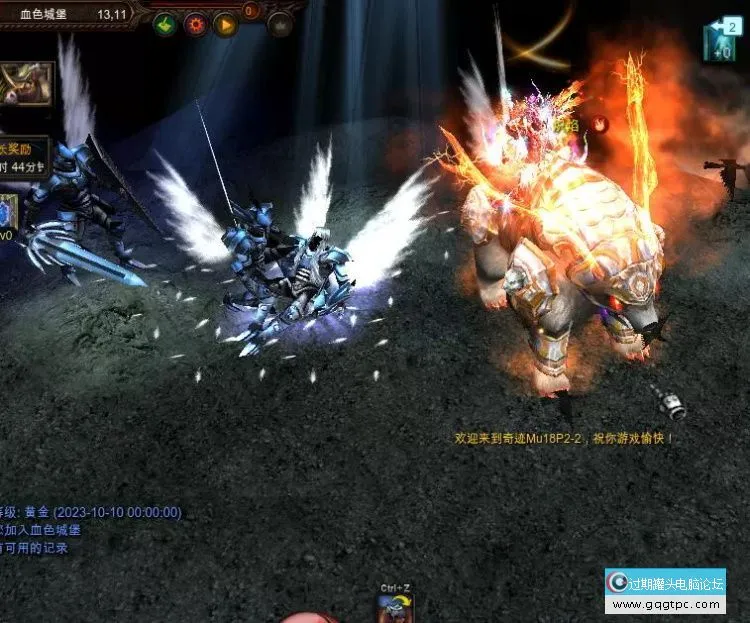The width and height of the screenshot is (750, 623).
Task: Activate the orange play arrow button
Action: [x=225, y=24]
